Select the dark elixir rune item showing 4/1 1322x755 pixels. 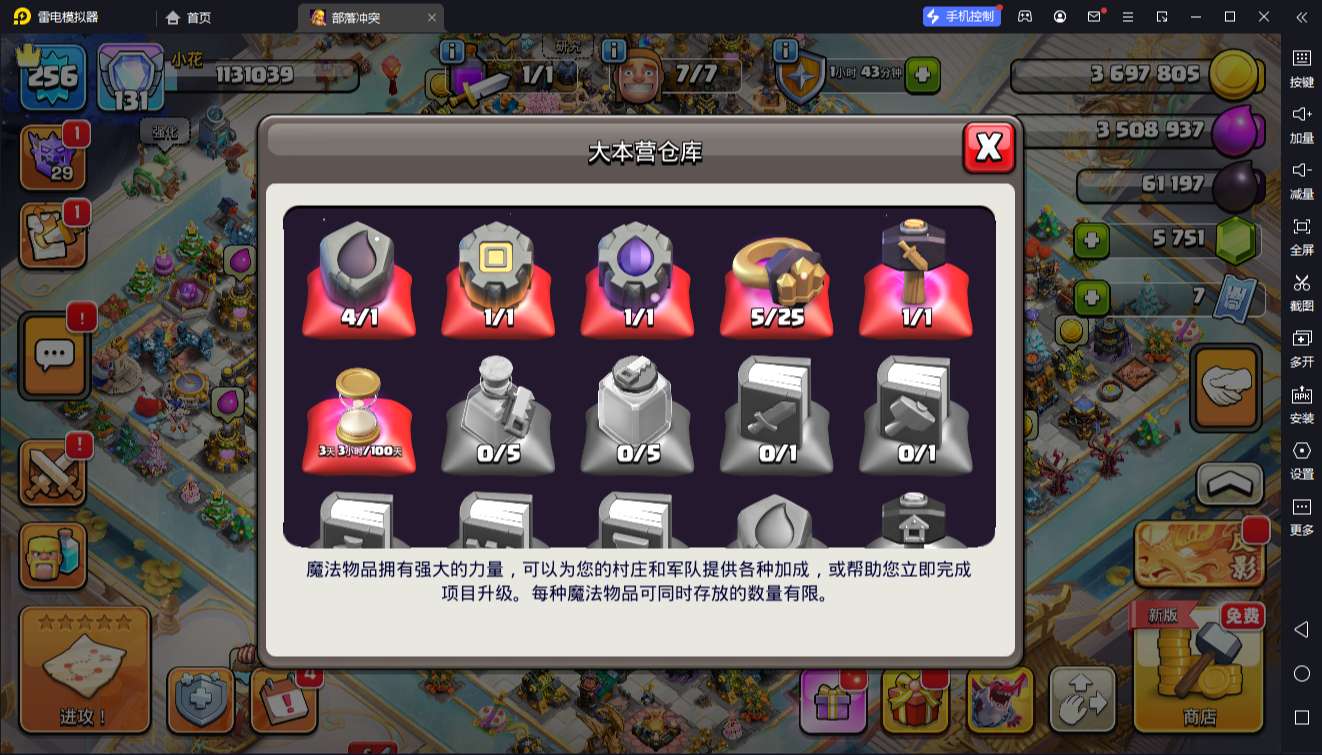tap(359, 275)
